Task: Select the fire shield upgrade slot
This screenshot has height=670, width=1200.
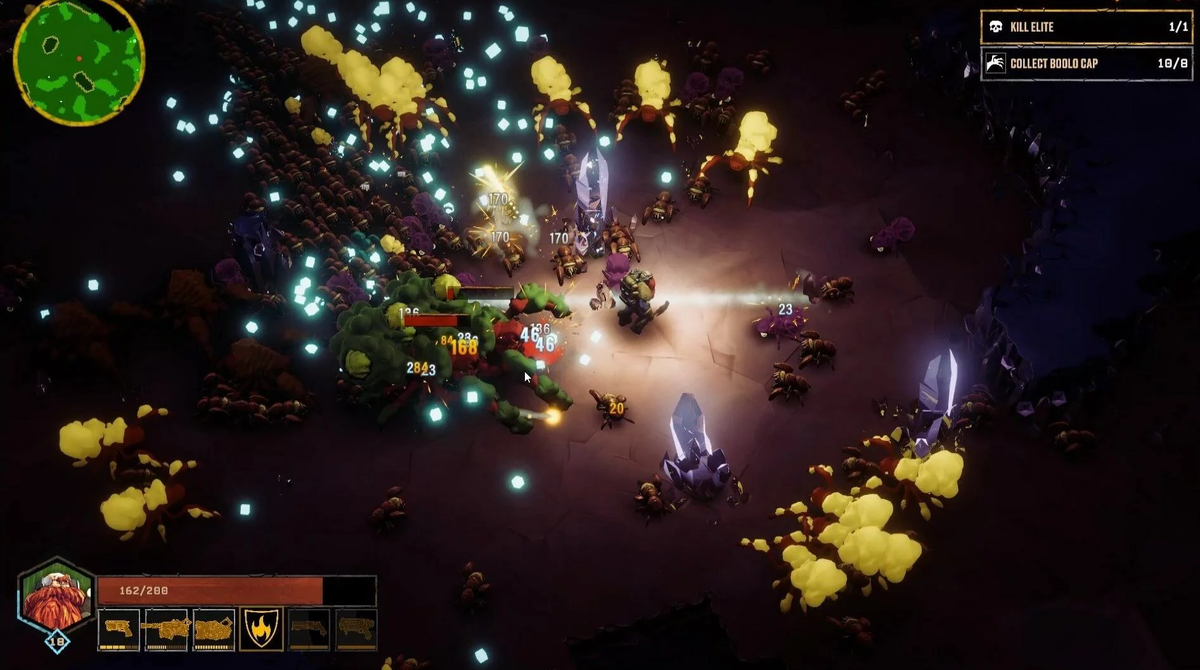Action: (x=260, y=630)
